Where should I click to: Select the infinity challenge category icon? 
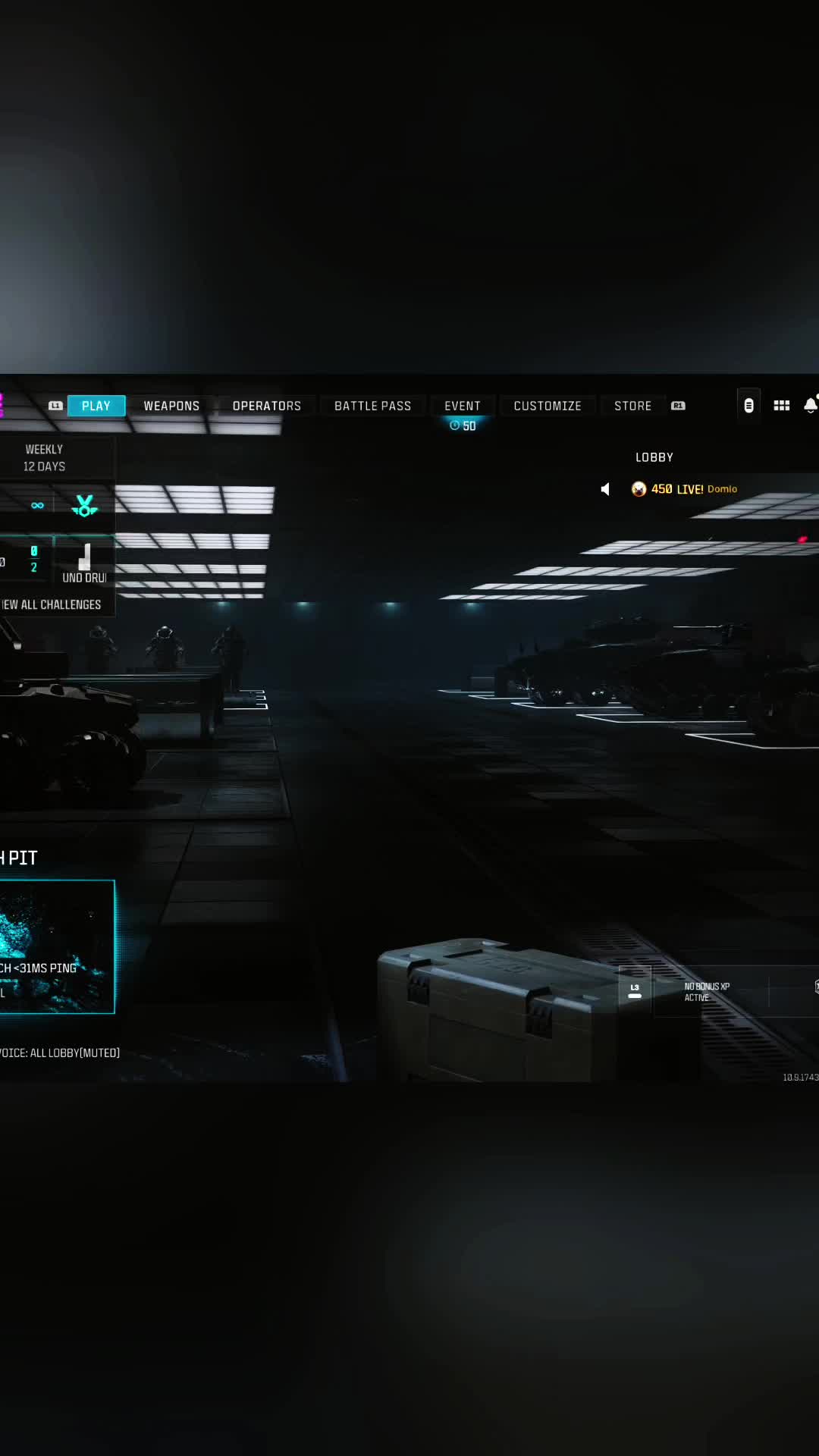37,506
